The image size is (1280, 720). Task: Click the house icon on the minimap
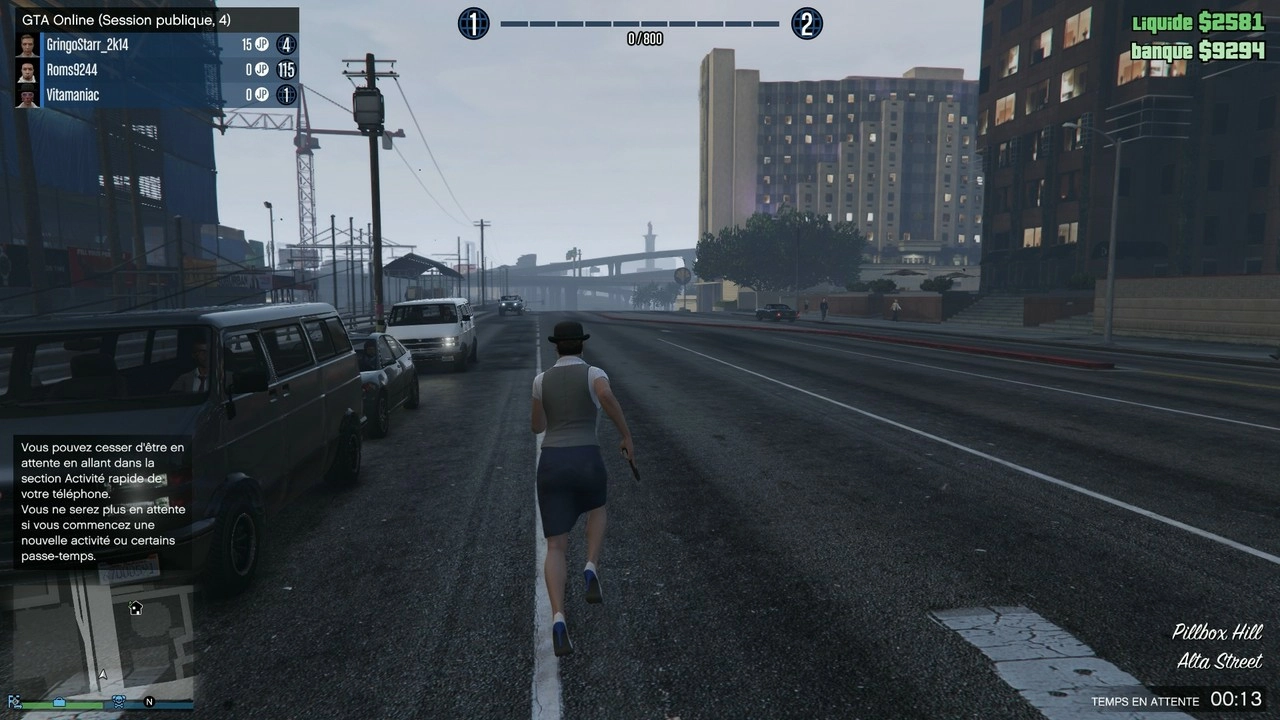[x=134, y=608]
